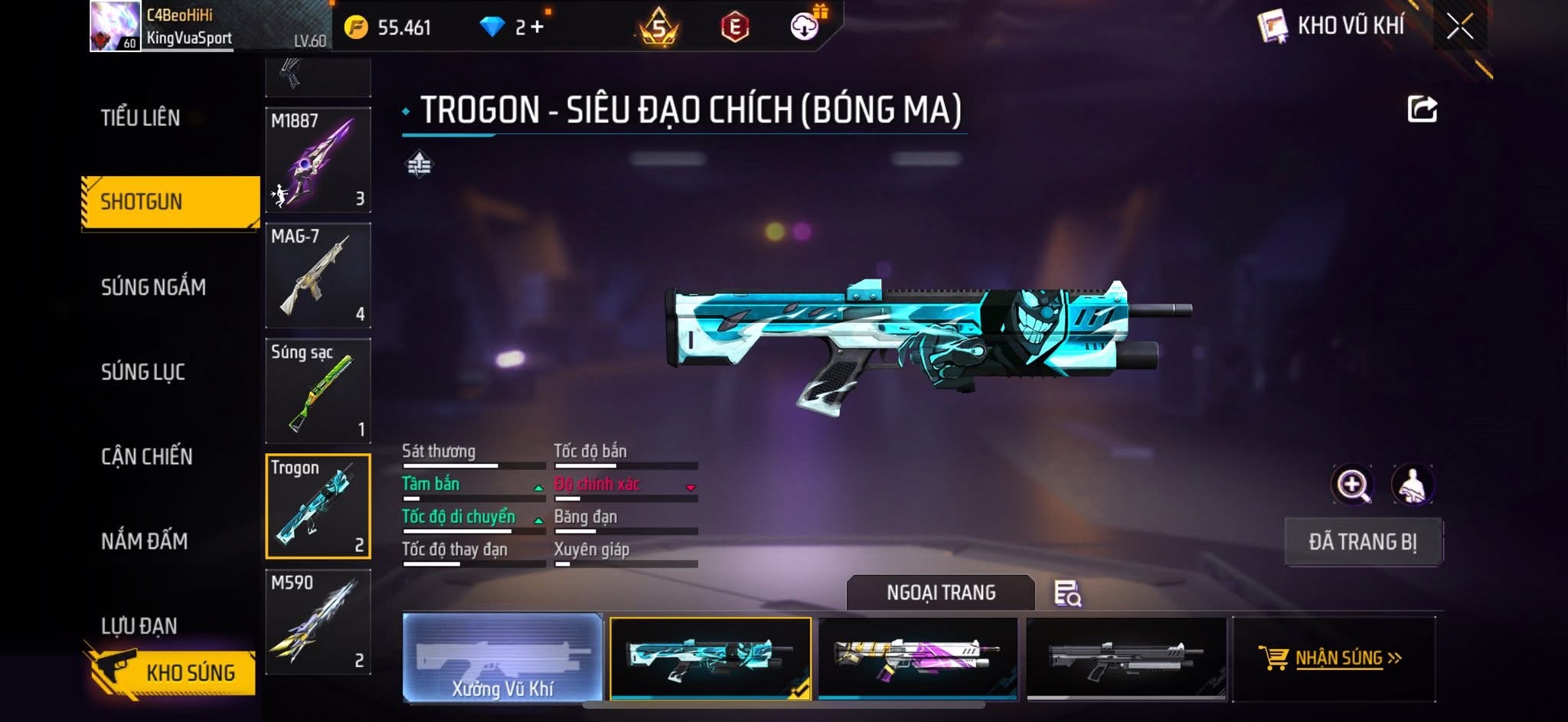Zoom in with the magnifier icon
The width and height of the screenshot is (1568, 722).
click(1353, 485)
